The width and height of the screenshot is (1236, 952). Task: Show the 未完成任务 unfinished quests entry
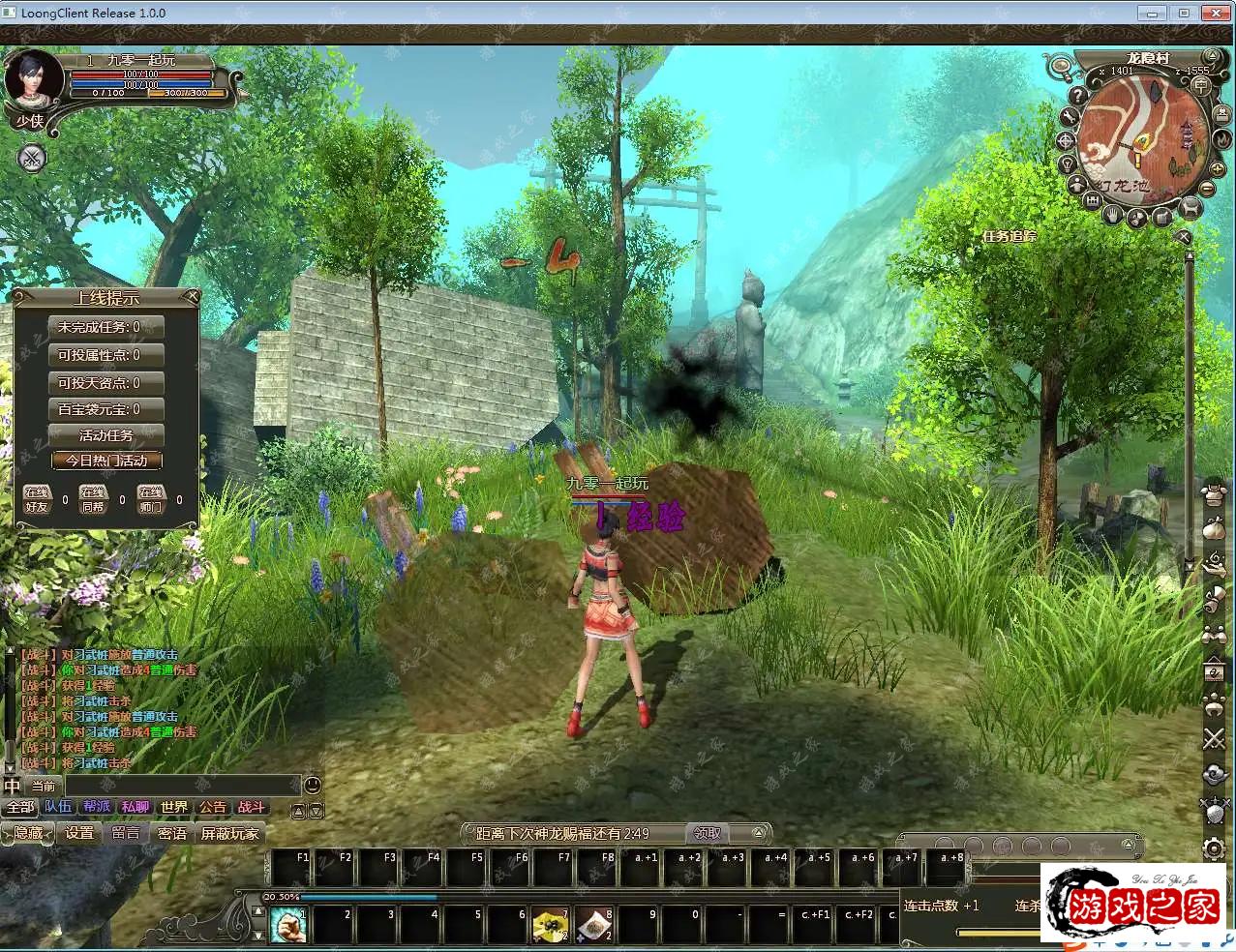click(106, 327)
